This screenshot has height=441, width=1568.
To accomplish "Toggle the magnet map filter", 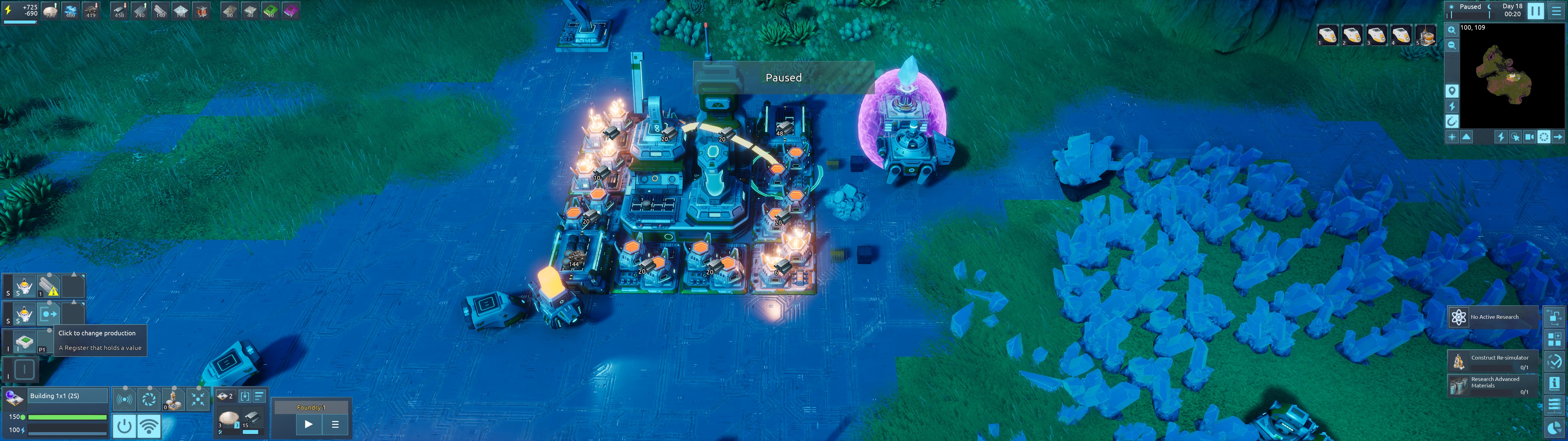I will pos(1452,121).
